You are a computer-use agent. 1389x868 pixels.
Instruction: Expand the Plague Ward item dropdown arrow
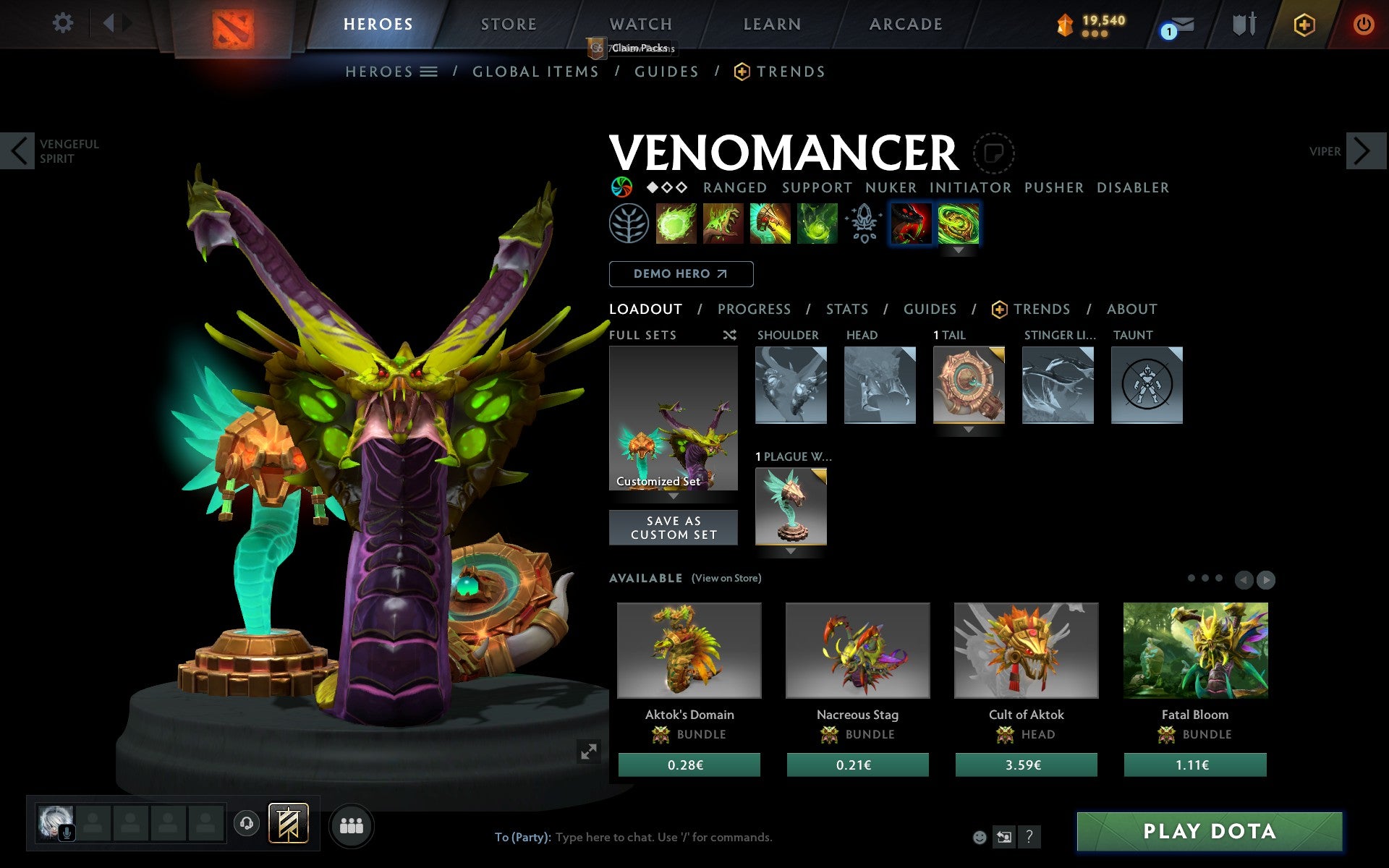(790, 551)
